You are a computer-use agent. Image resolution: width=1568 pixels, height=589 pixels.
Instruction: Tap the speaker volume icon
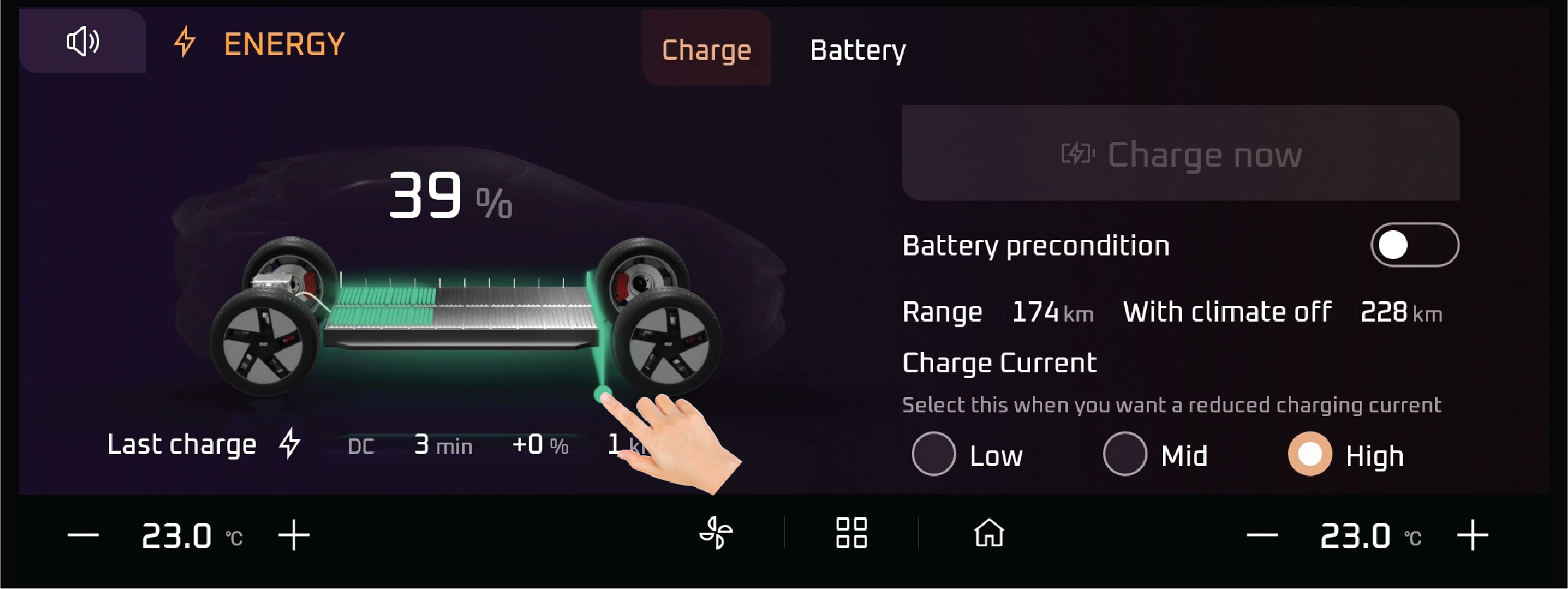(x=83, y=42)
